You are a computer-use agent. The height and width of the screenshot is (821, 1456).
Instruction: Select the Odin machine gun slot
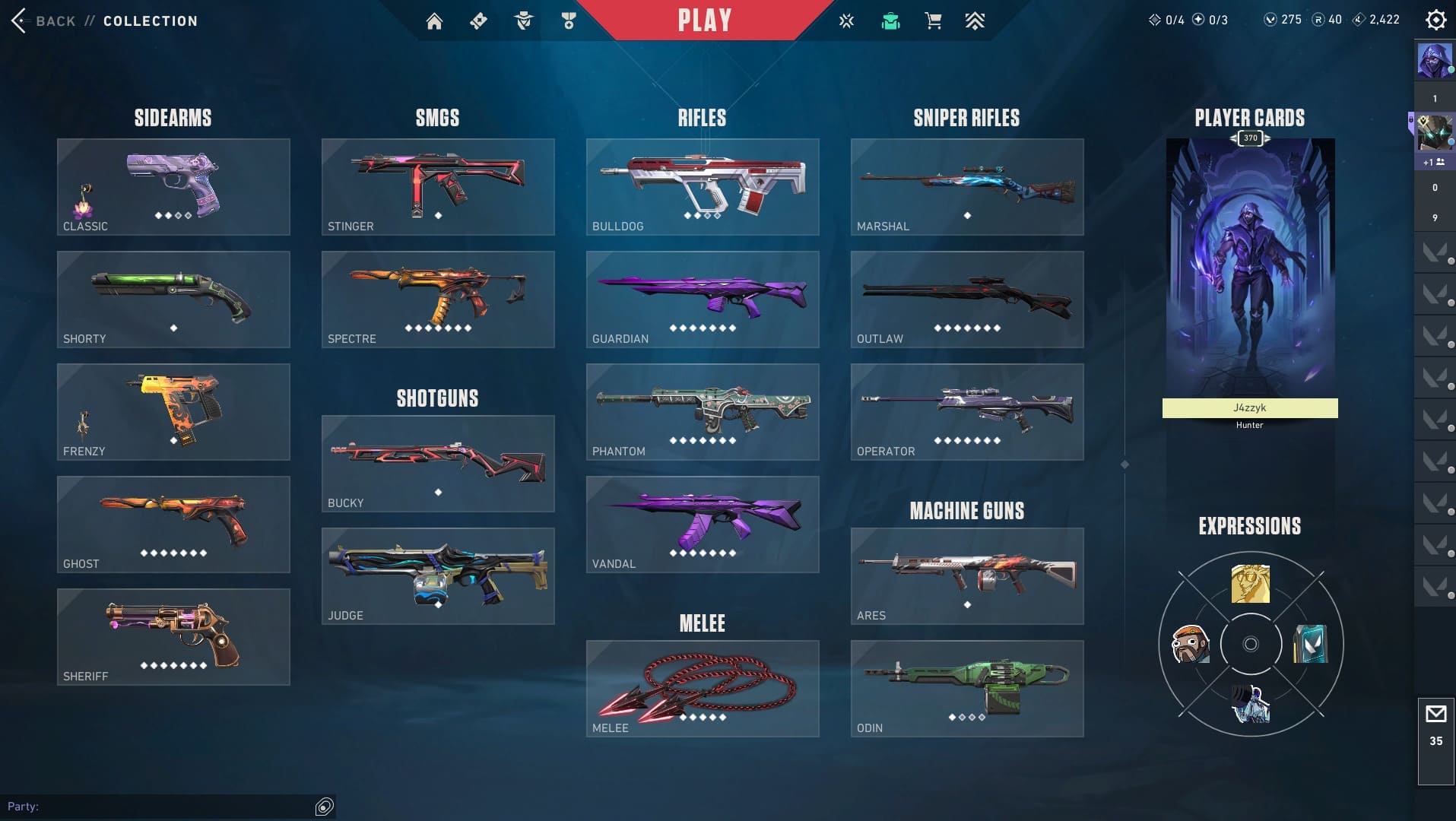(x=967, y=689)
